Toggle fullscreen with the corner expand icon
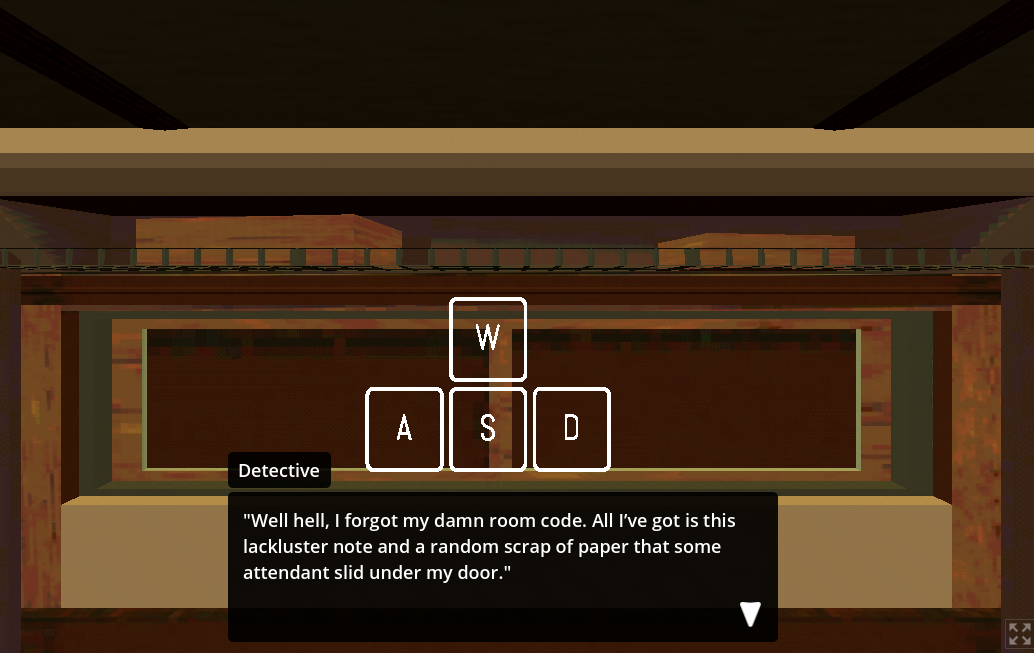This screenshot has width=1034, height=653. (1019, 634)
